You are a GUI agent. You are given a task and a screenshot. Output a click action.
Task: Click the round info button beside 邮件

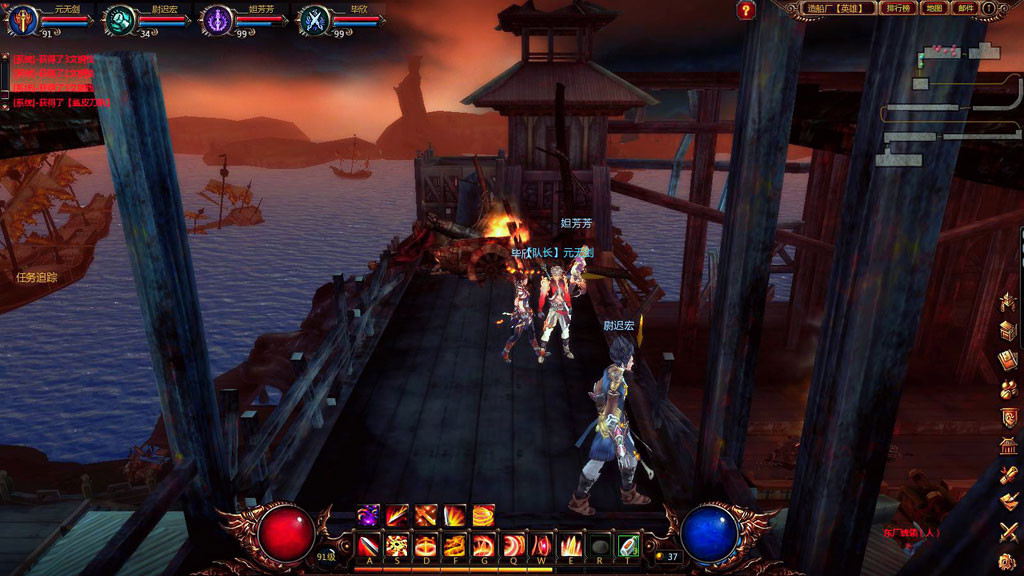pos(989,9)
